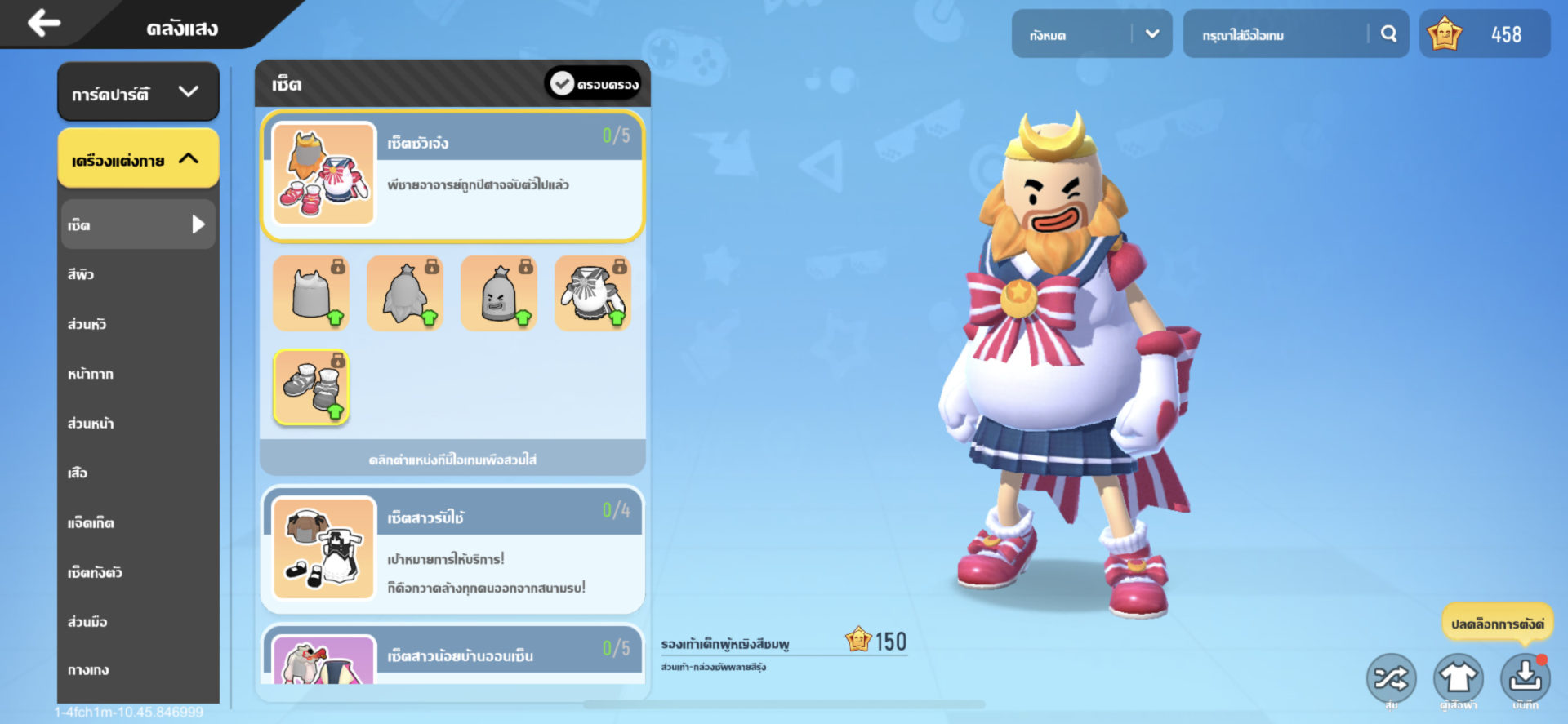The image size is (1568, 724).
Task: Select the เสื้อ category
Action: (78, 473)
